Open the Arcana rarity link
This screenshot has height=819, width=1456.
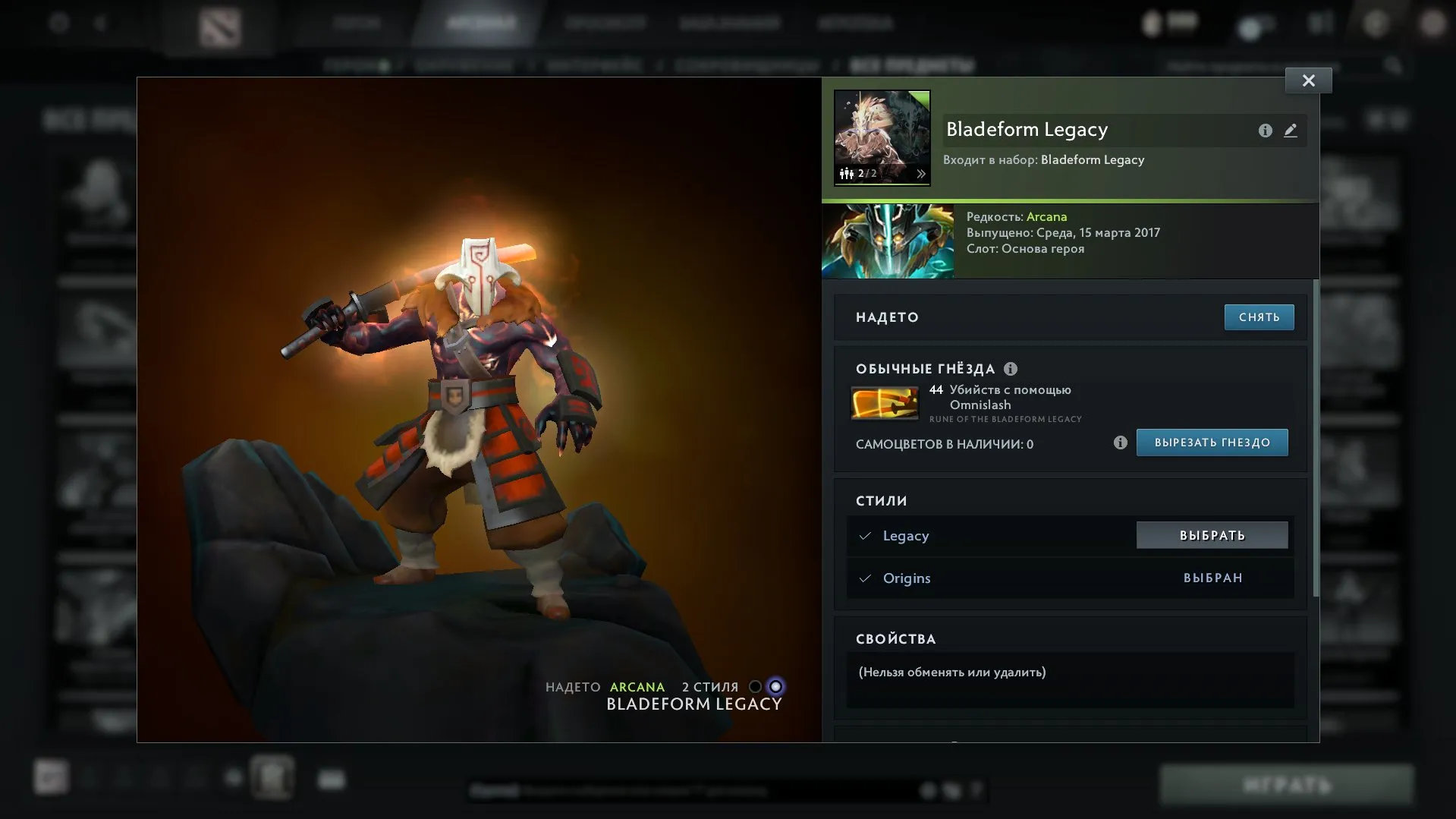(1047, 216)
